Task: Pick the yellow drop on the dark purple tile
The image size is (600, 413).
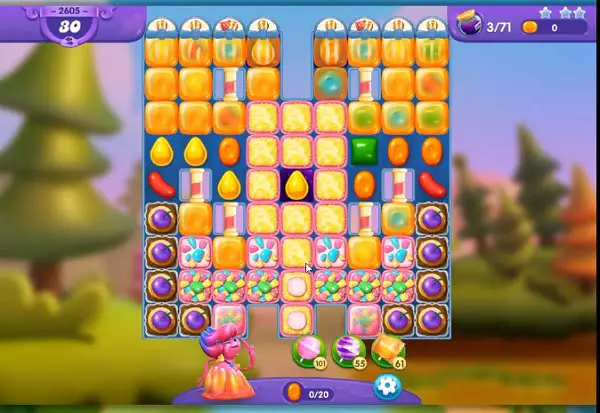Action: 296,184
